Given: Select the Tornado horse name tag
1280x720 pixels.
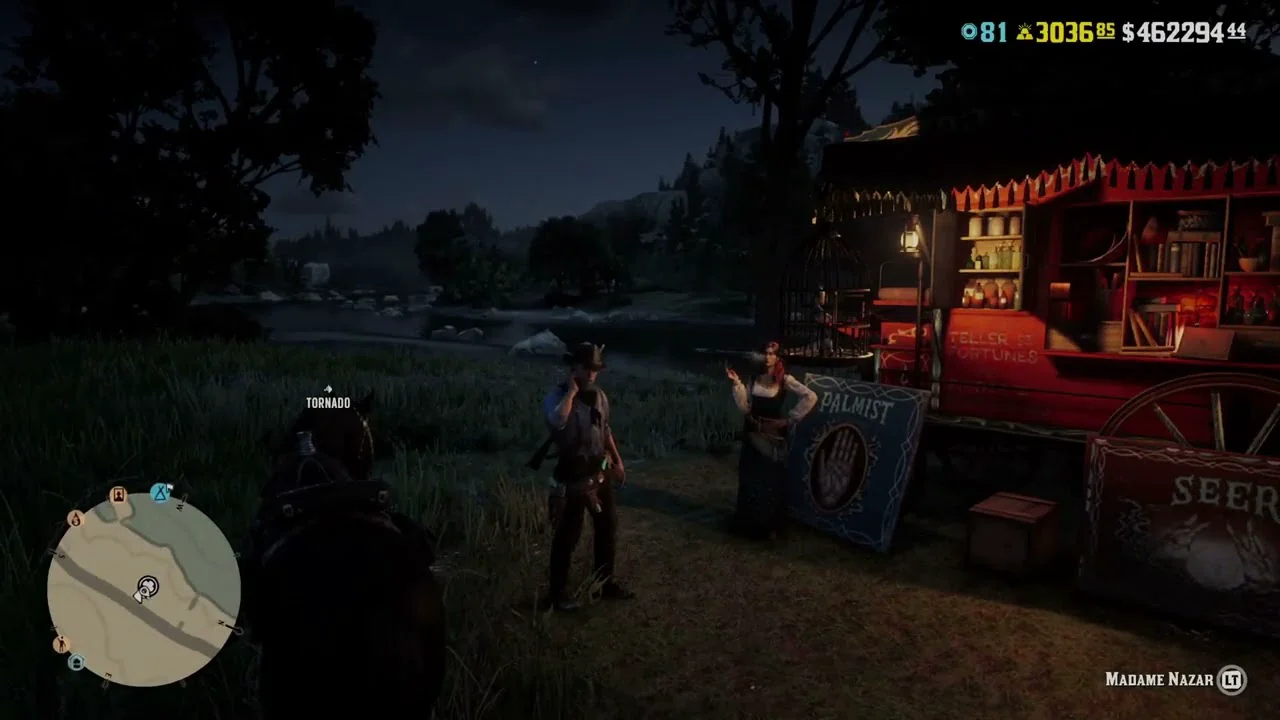Looking at the screenshot, I should pyautogui.click(x=328, y=402).
